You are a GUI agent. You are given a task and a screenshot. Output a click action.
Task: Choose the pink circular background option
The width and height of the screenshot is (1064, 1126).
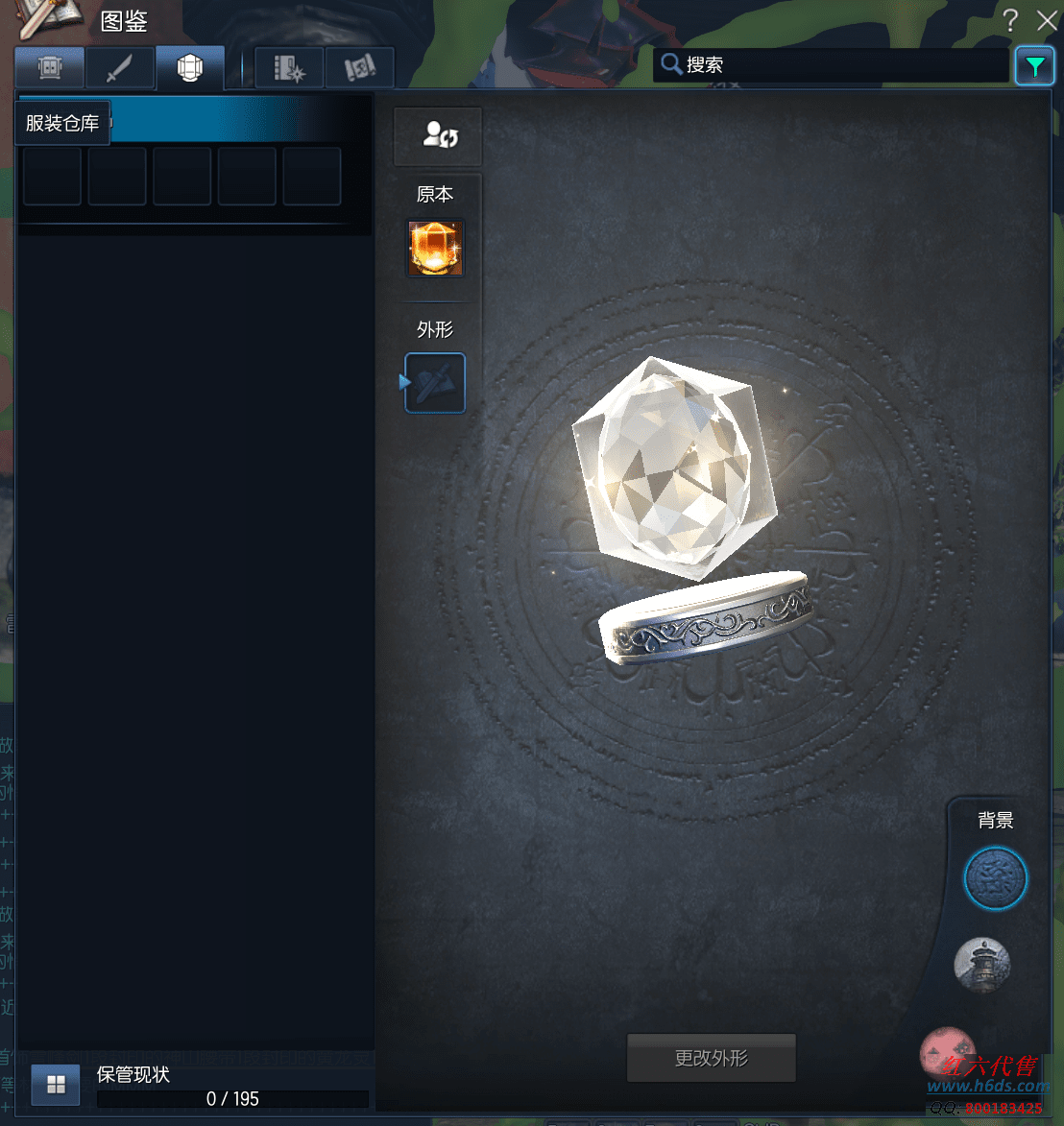947,1051
